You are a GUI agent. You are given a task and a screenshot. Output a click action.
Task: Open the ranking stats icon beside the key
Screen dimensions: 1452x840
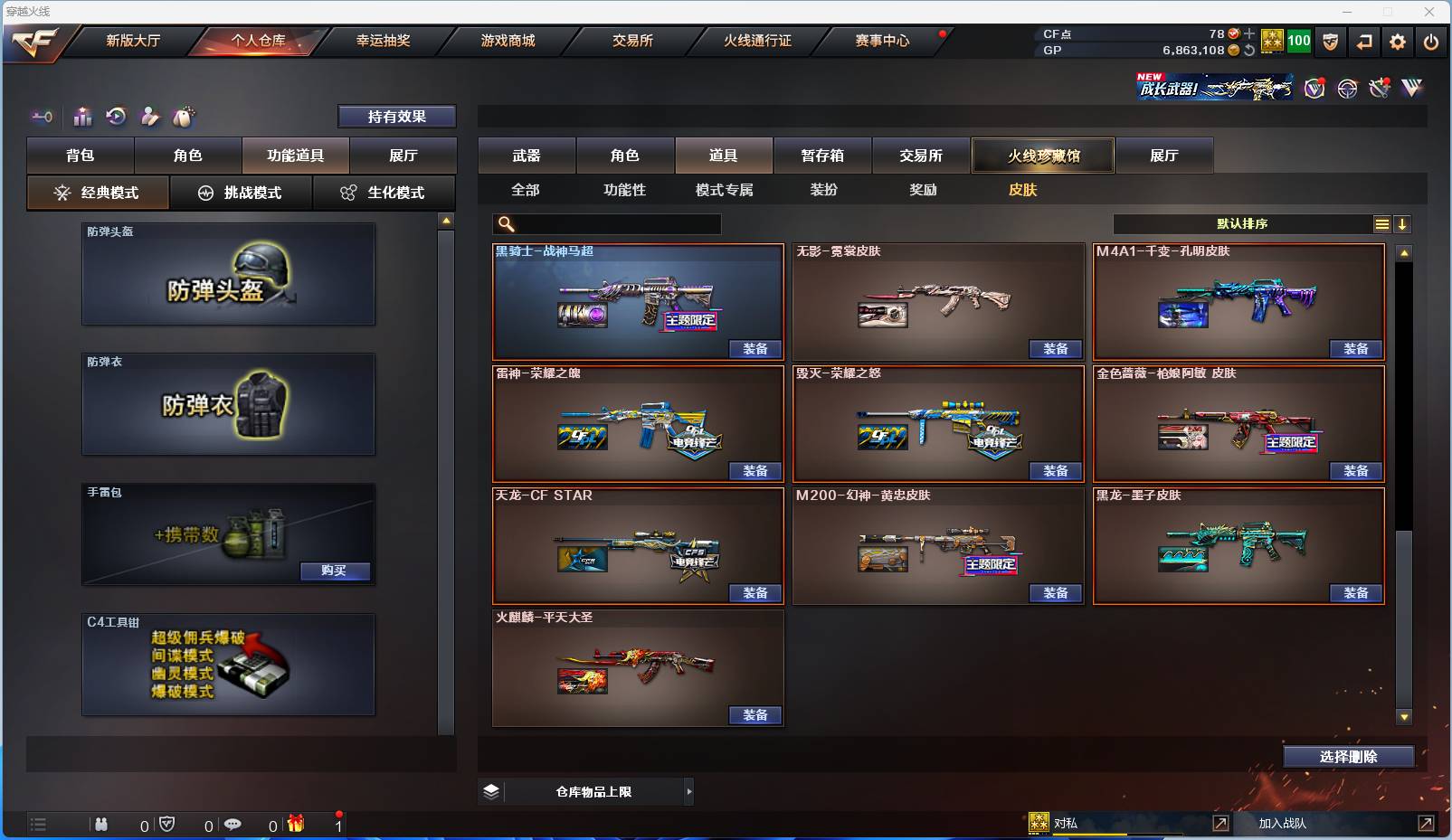click(x=82, y=118)
